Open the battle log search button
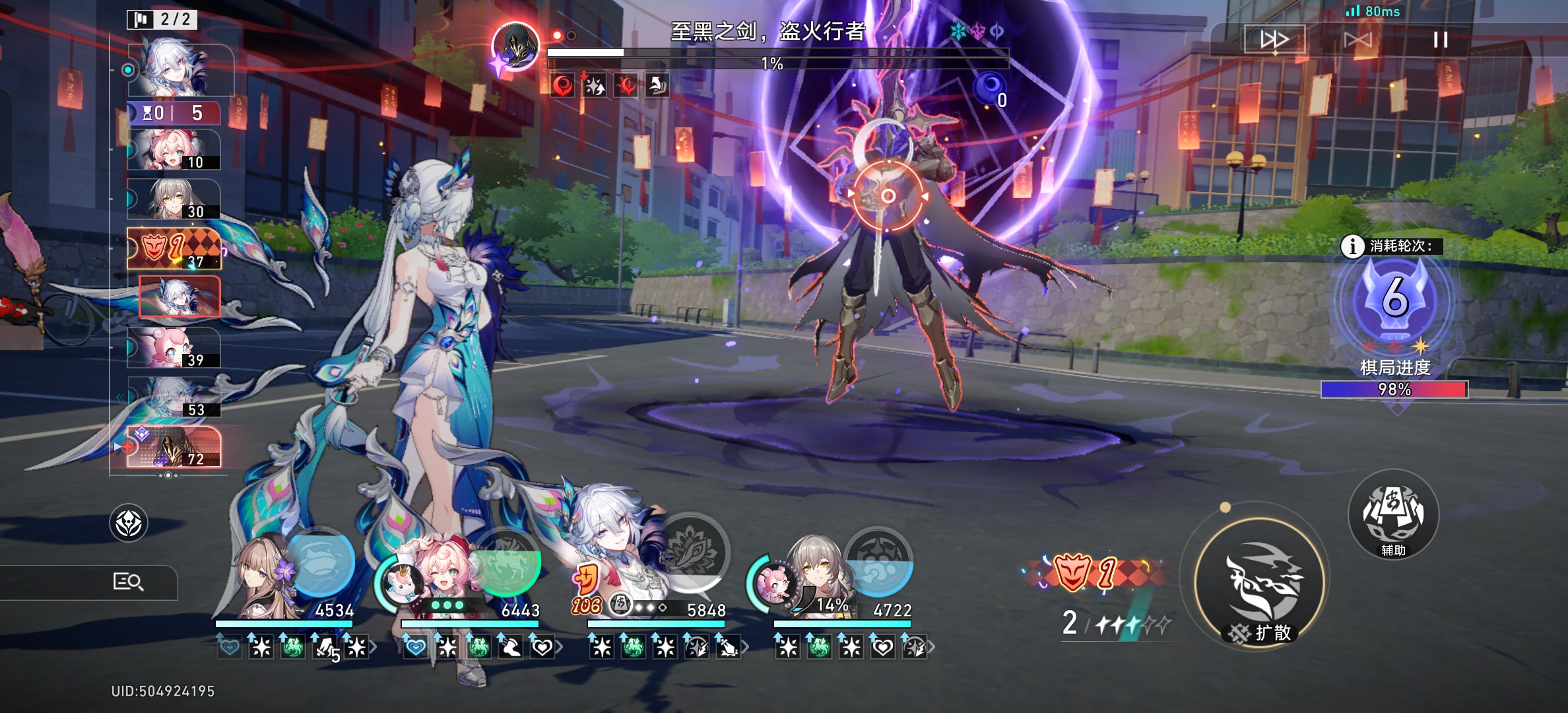The height and width of the screenshot is (713, 1568). tap(128, 582)
